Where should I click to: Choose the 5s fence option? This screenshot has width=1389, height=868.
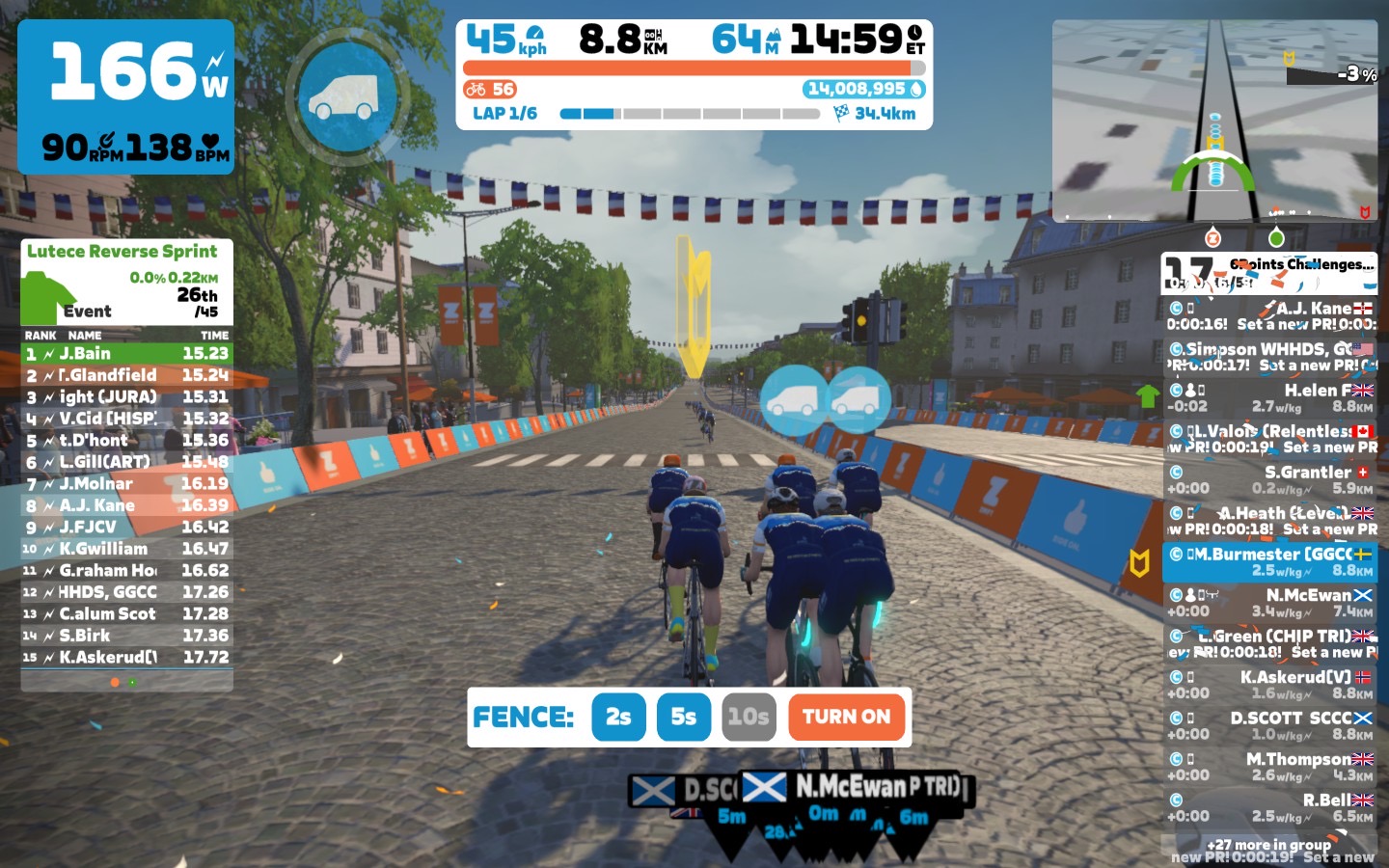tap(683, 717)
